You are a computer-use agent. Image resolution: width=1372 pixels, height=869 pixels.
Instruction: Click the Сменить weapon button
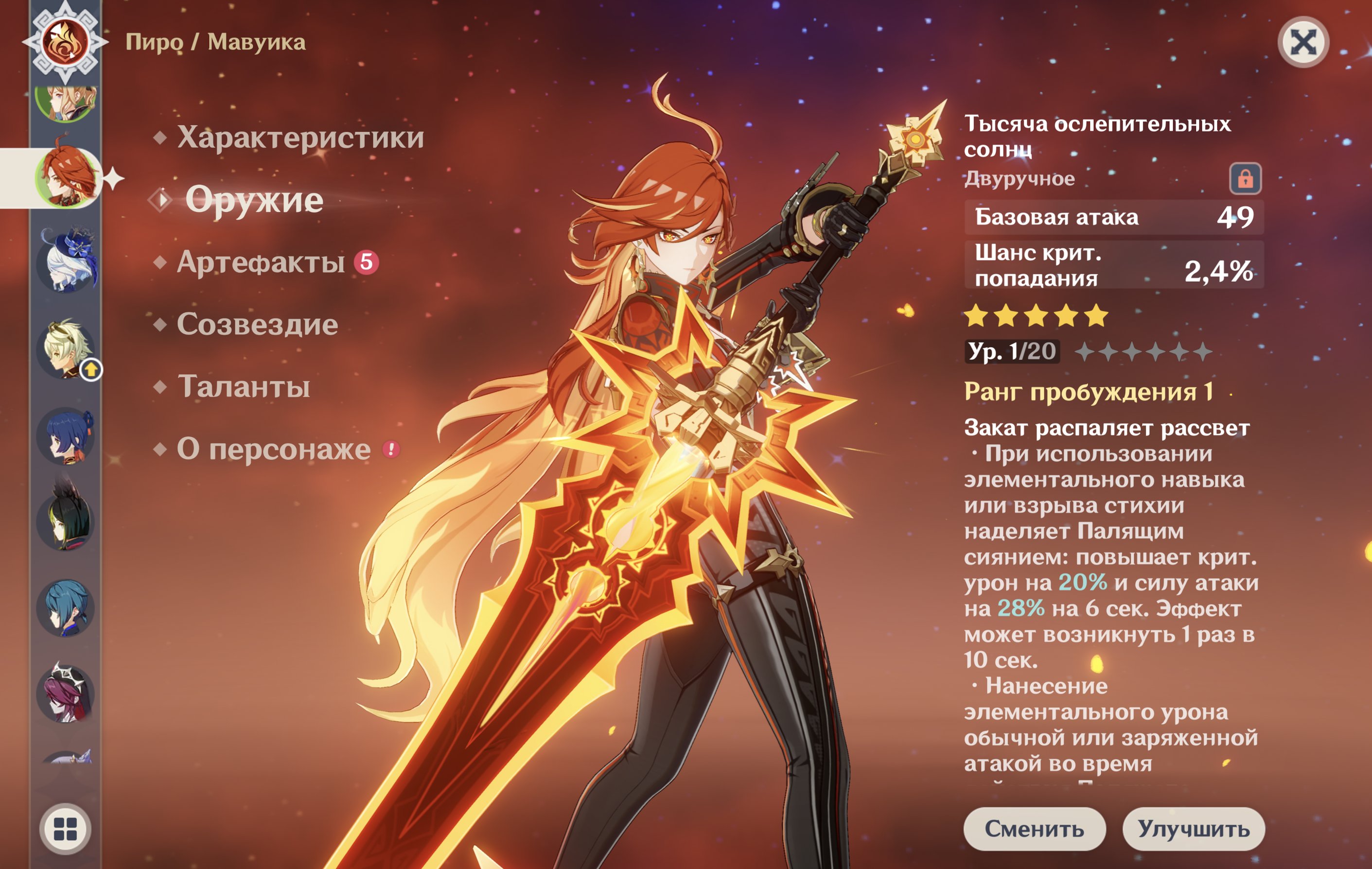(x=1034, y=829)
